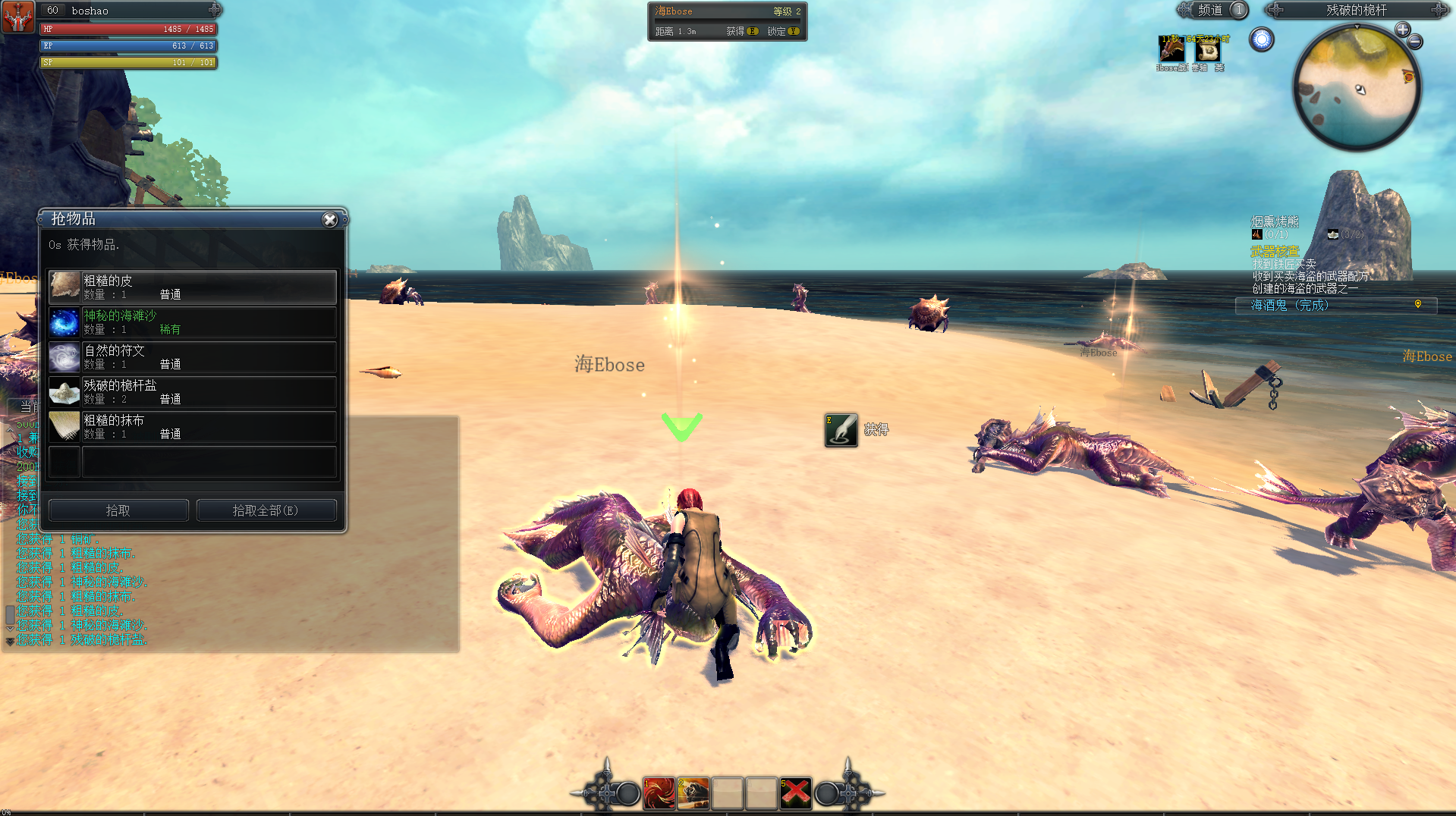
Task: Loot everything with 拾取全部 button
Action: [266, 510]
